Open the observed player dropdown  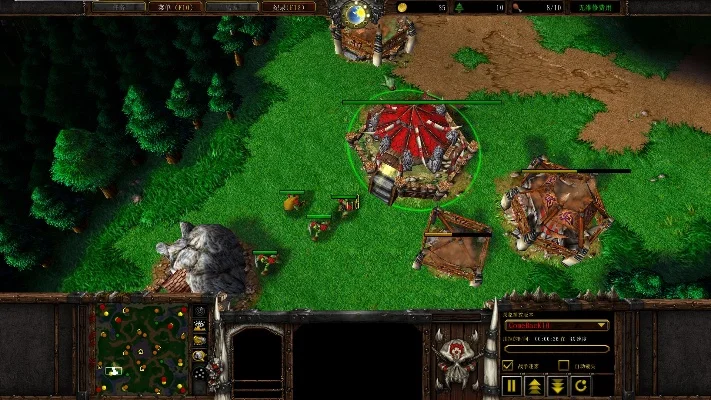click(557, 325)
